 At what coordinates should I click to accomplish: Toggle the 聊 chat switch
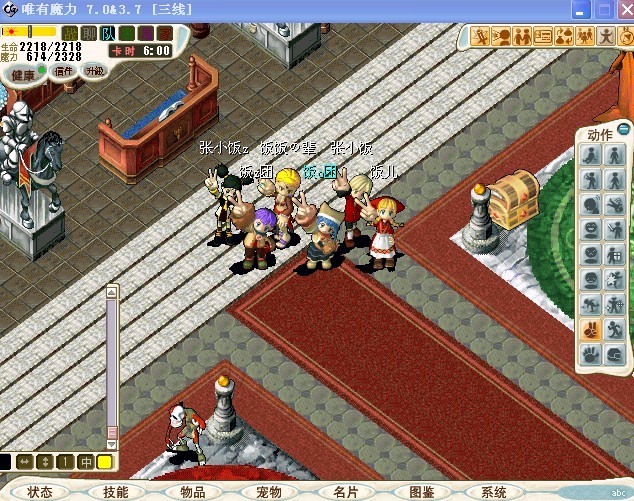point(88,33)
